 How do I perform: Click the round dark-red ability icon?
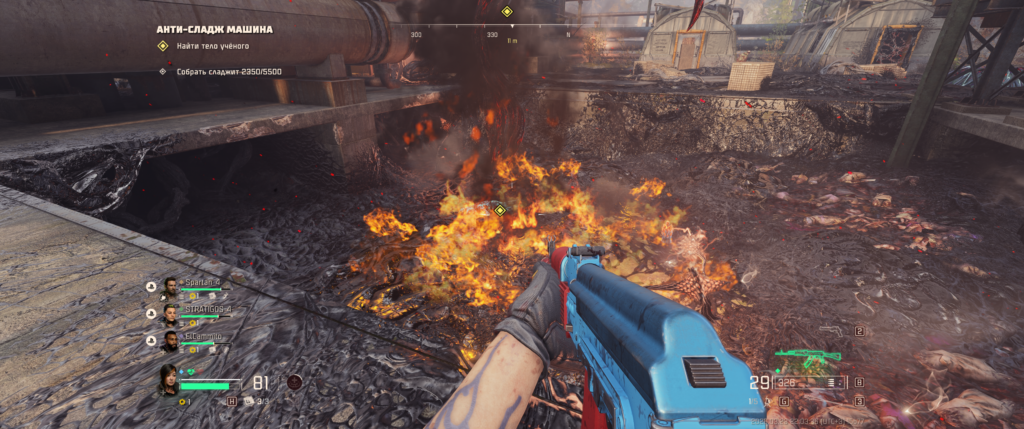tap(294, 381)
